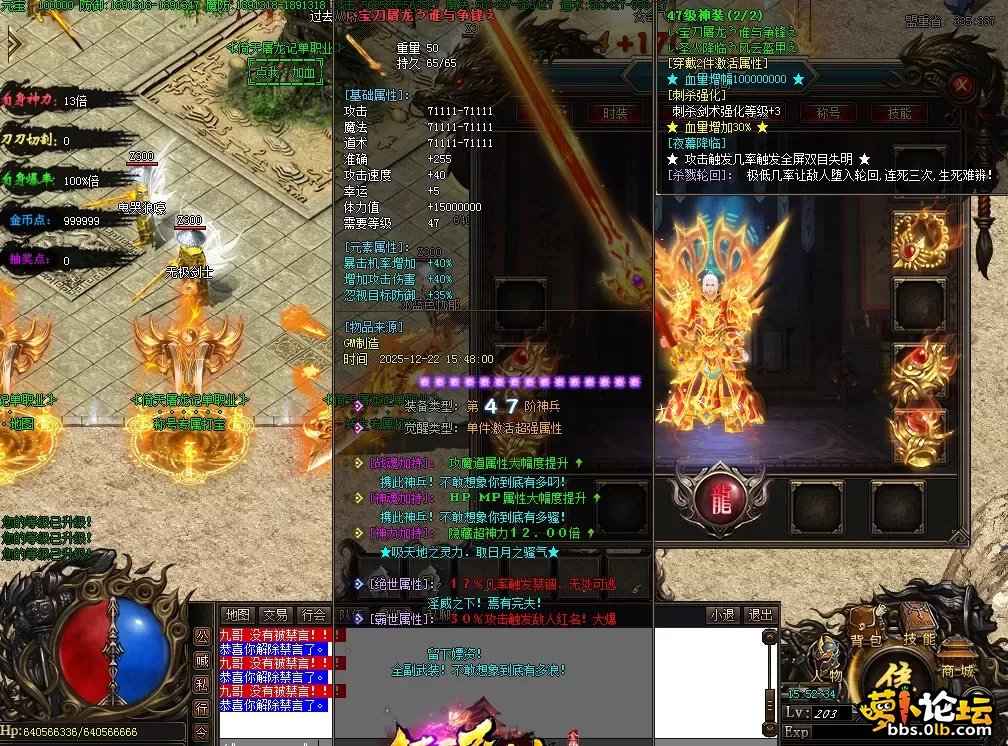Viewport: 1008px width, 746px height.
Task: Open the 交易 (trade) button
Action: tap(275, 614)
